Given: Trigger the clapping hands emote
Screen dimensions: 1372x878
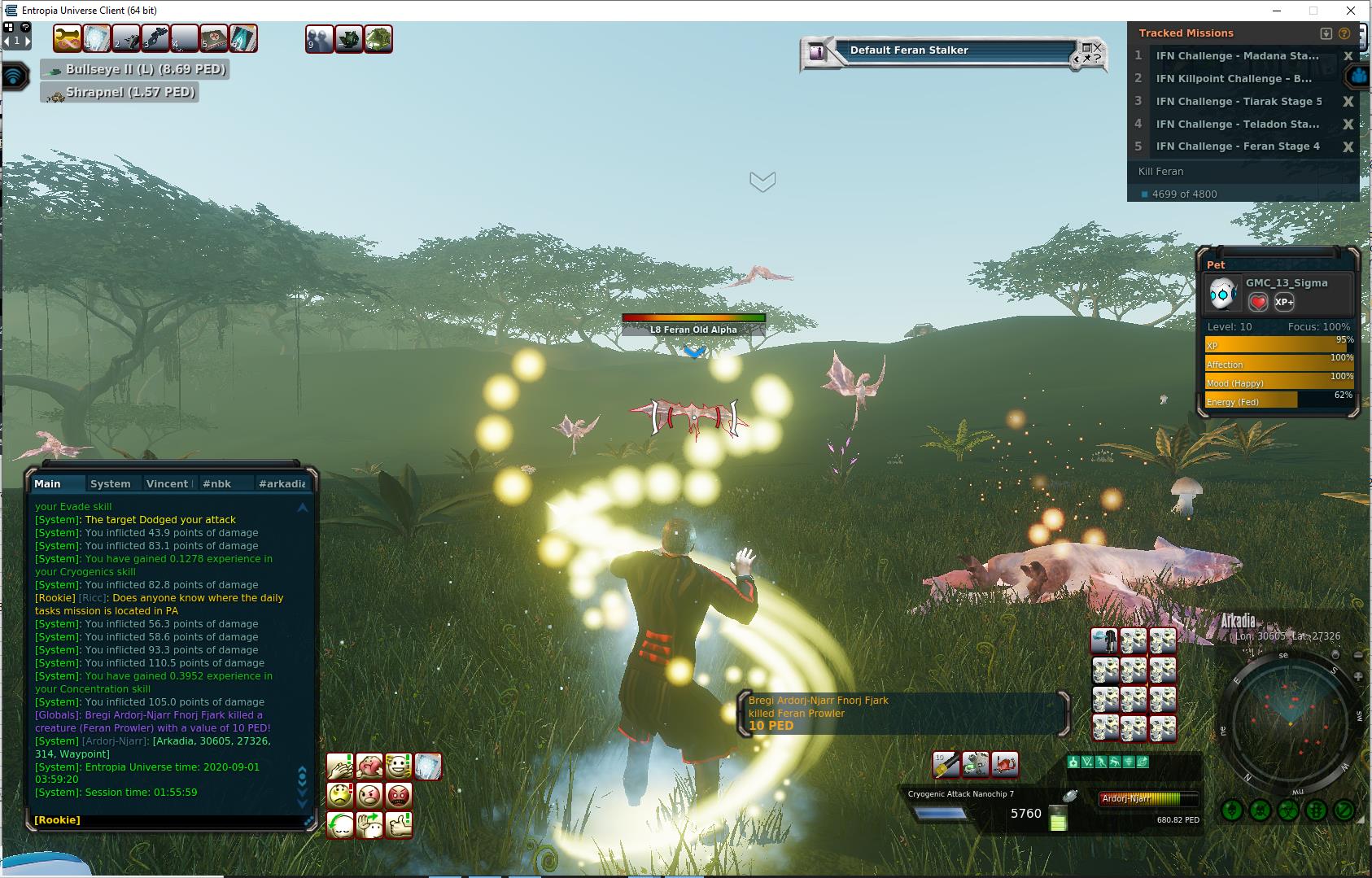Looking at the screenshot, I should pyautogui.click(x=340, y=766).
